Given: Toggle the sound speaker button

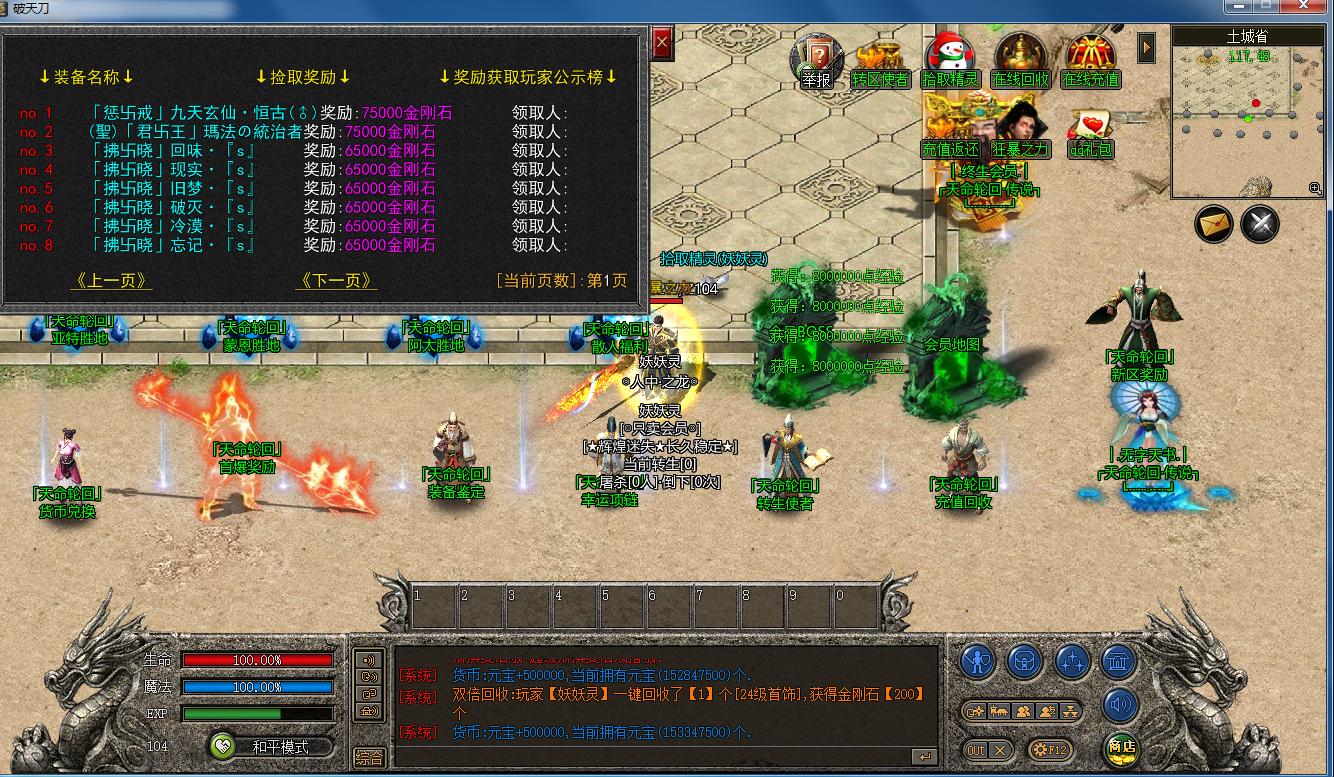Looking at the screenshot, I should click(x=1121, y=706).
